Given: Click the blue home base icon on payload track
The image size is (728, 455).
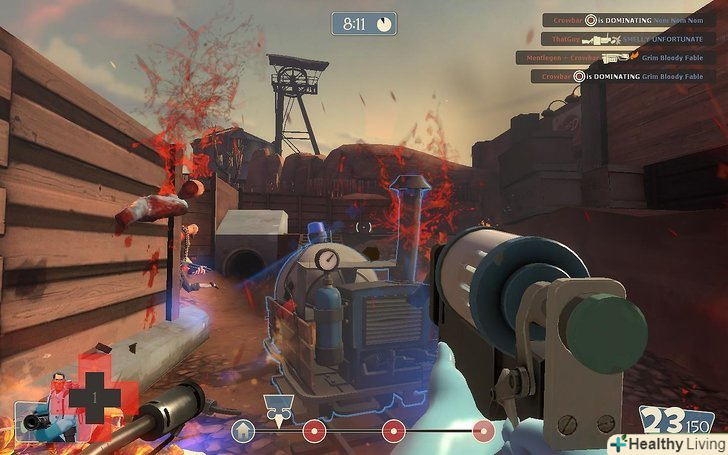Looking at the screenshot, I should point(242,431).
